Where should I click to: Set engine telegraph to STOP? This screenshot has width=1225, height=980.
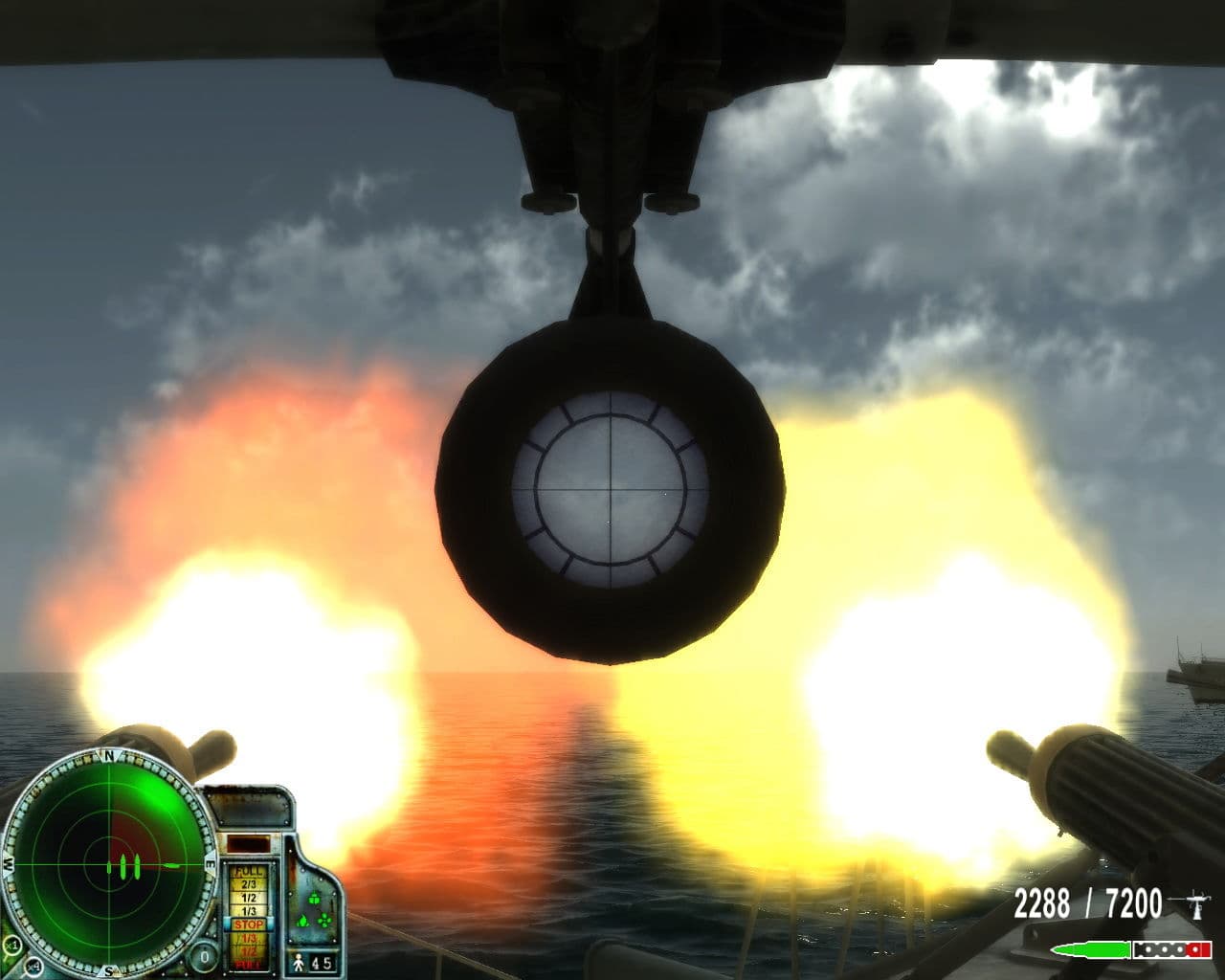point(249,923)
